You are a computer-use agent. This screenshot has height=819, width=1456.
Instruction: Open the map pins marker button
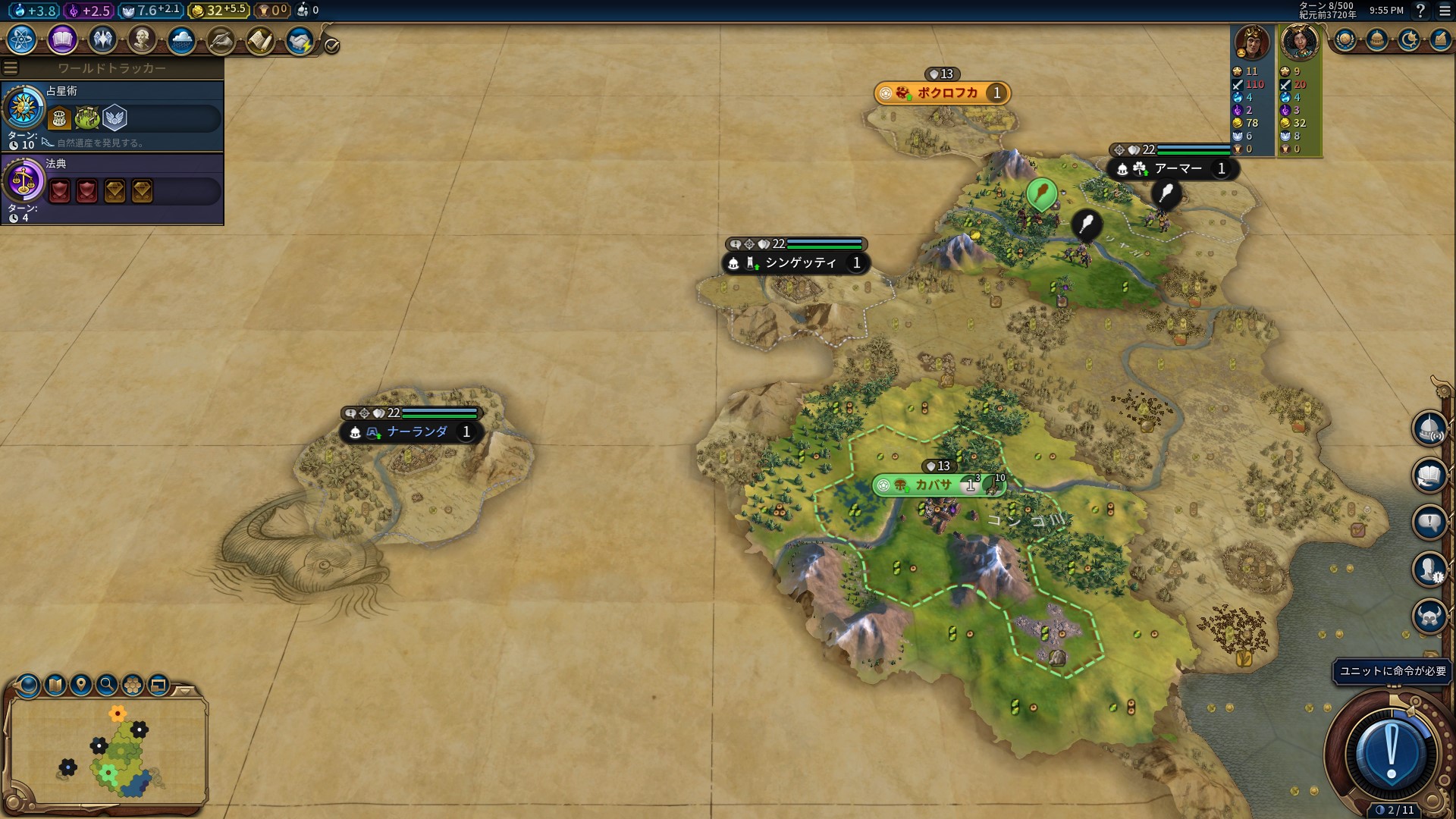point(81,686)
